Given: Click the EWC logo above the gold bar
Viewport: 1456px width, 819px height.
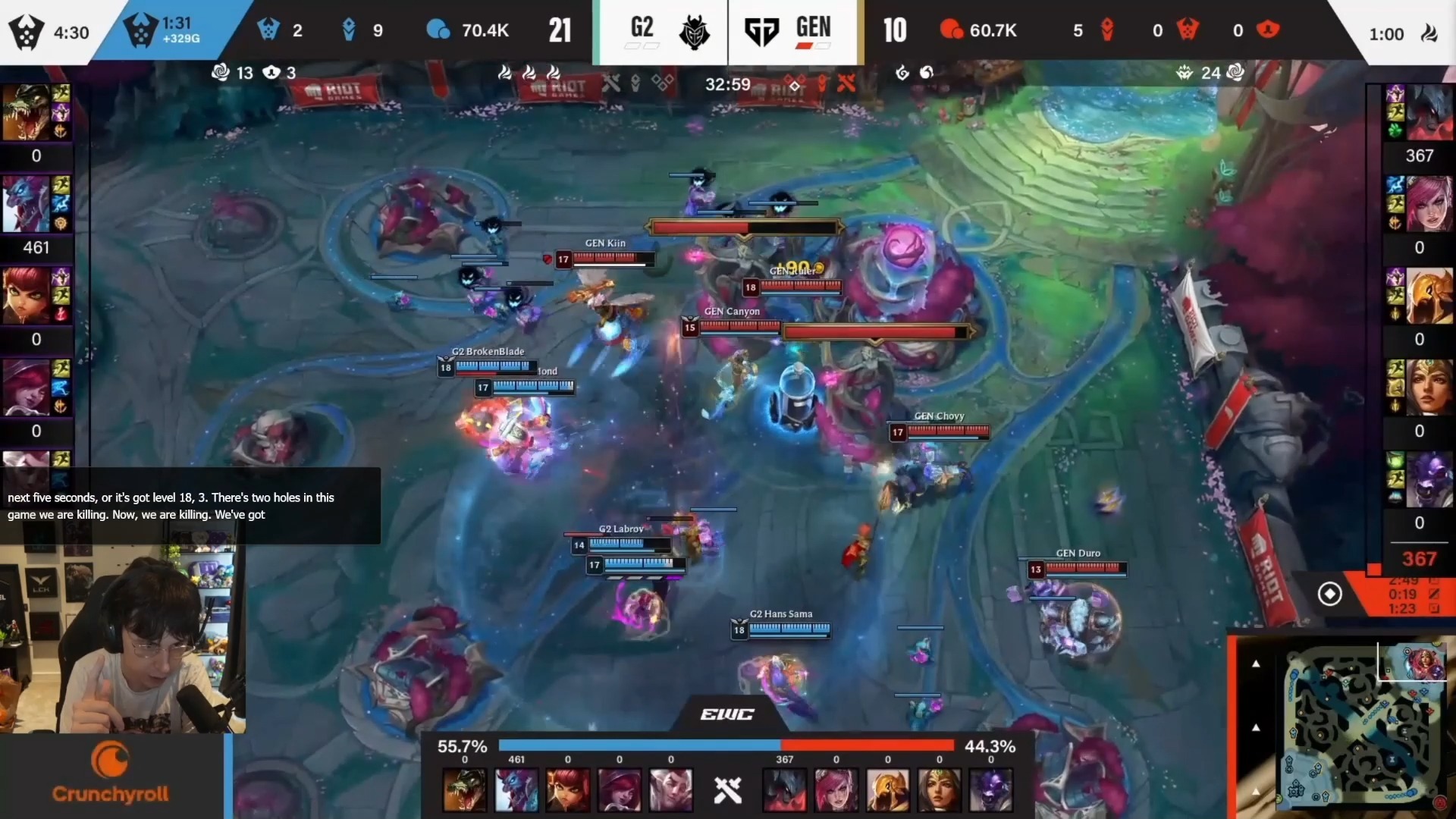Looking at the screenshot, I should (x=727, y=714).
